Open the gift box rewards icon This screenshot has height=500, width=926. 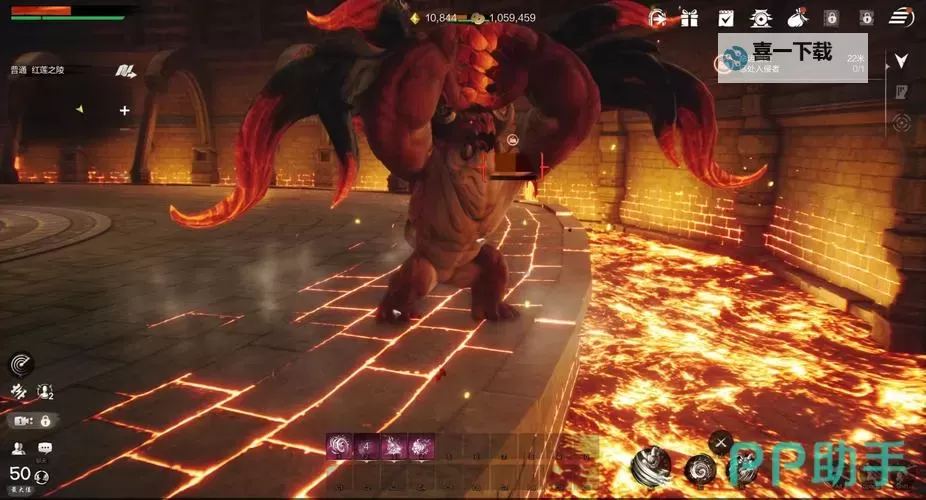(x=689, y=17)
